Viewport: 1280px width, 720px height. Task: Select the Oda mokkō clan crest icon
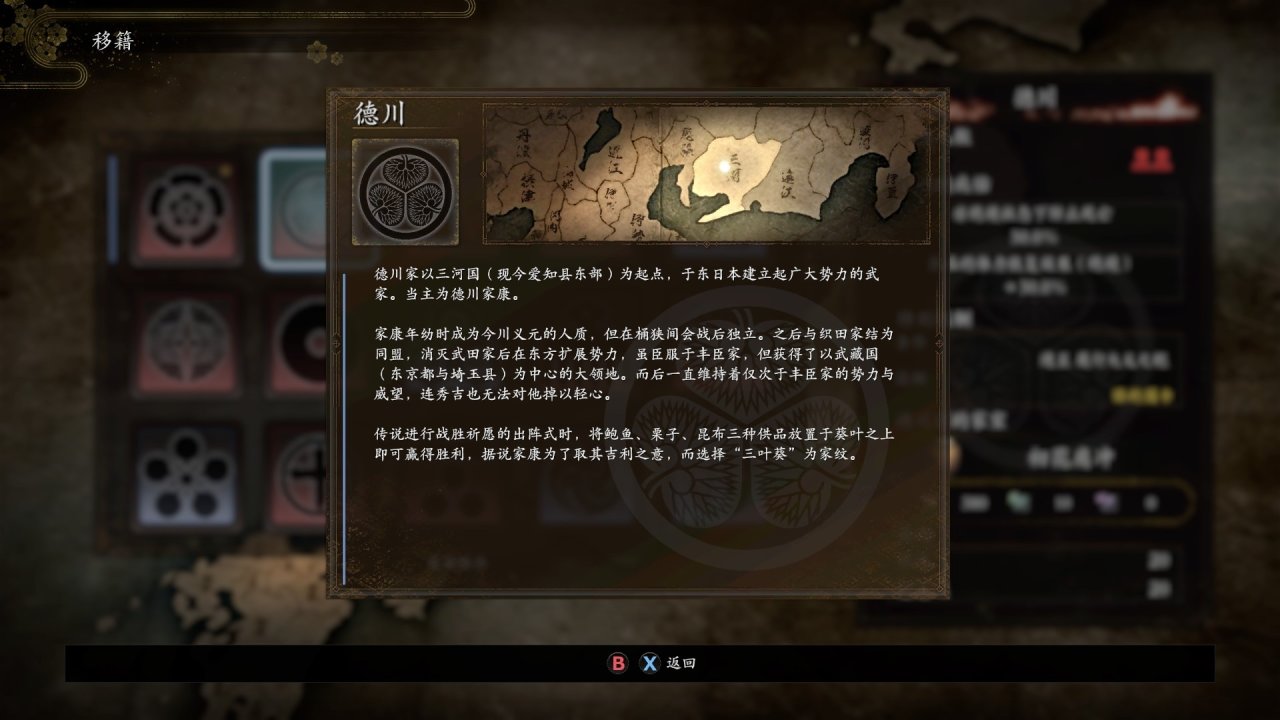click(x=186, y=205)
